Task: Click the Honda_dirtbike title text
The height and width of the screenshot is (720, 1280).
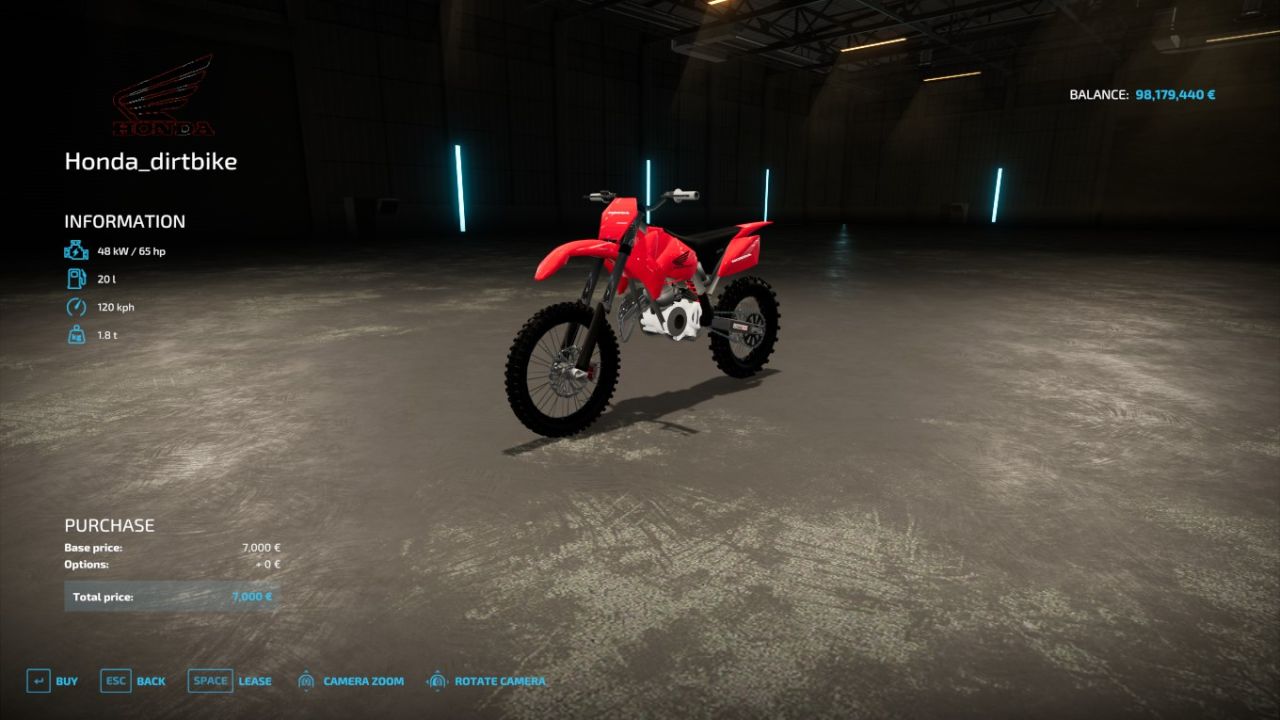Action: tap(151, 161)
